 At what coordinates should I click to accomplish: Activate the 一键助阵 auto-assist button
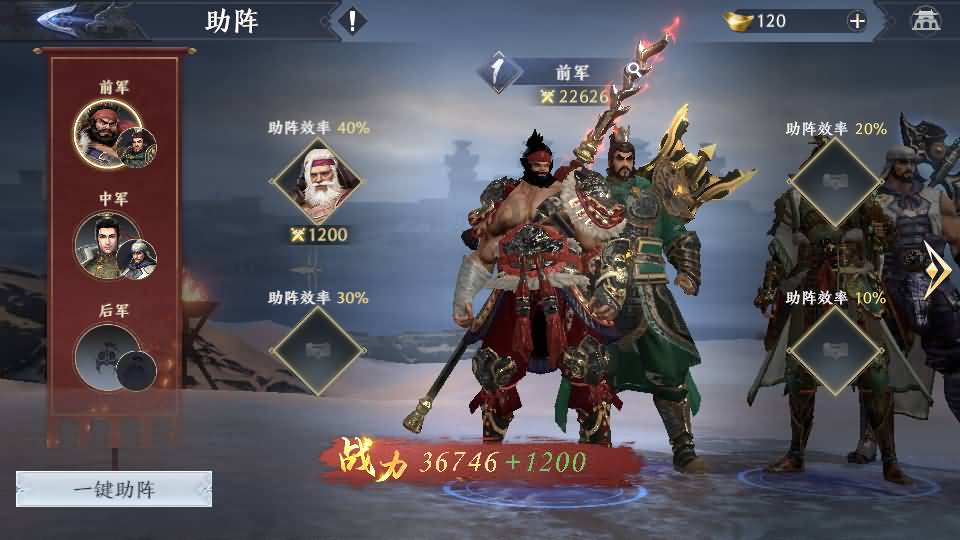(114, 489)
